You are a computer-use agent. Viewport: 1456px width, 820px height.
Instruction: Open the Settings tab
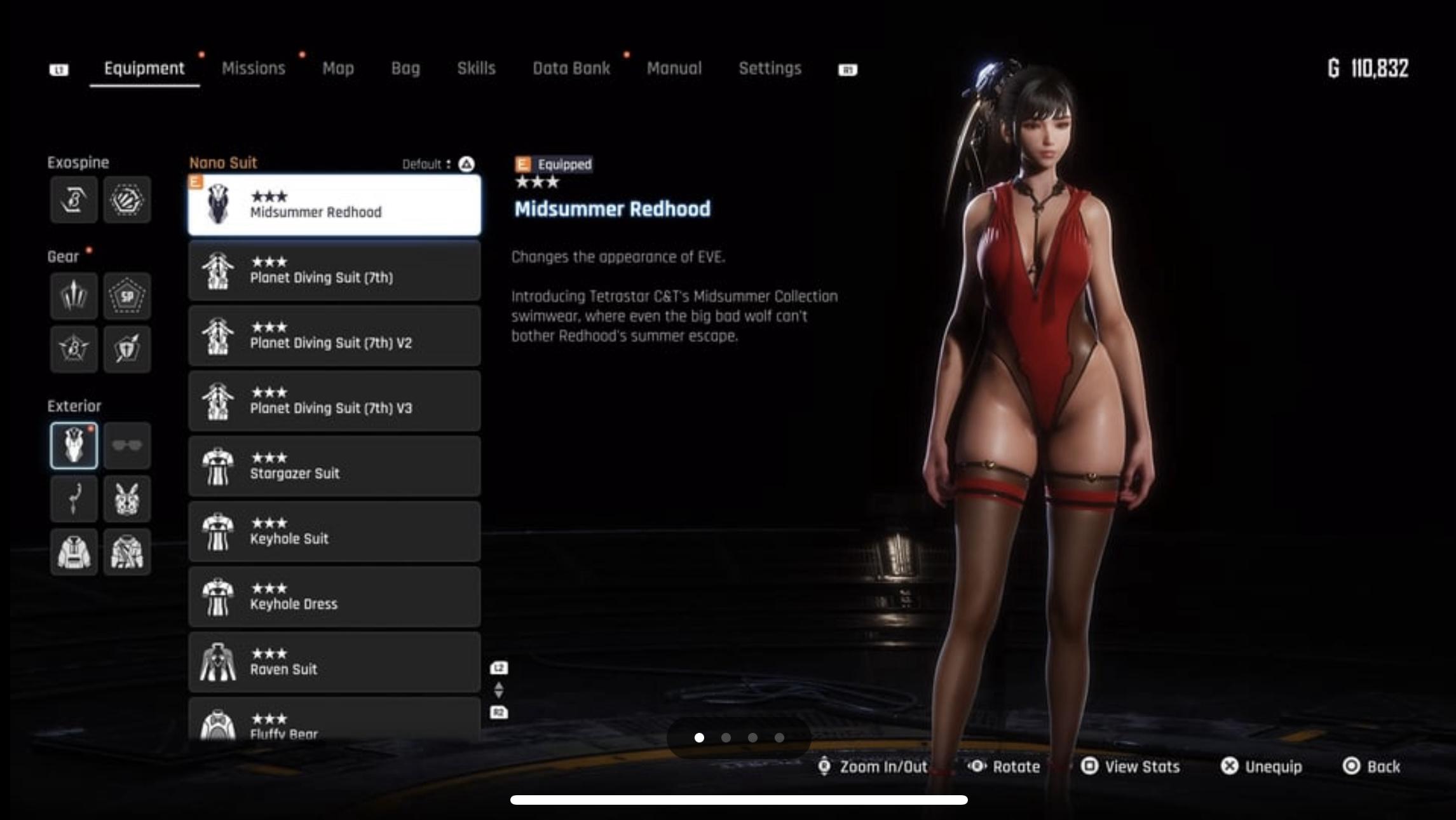coord(770,69)
